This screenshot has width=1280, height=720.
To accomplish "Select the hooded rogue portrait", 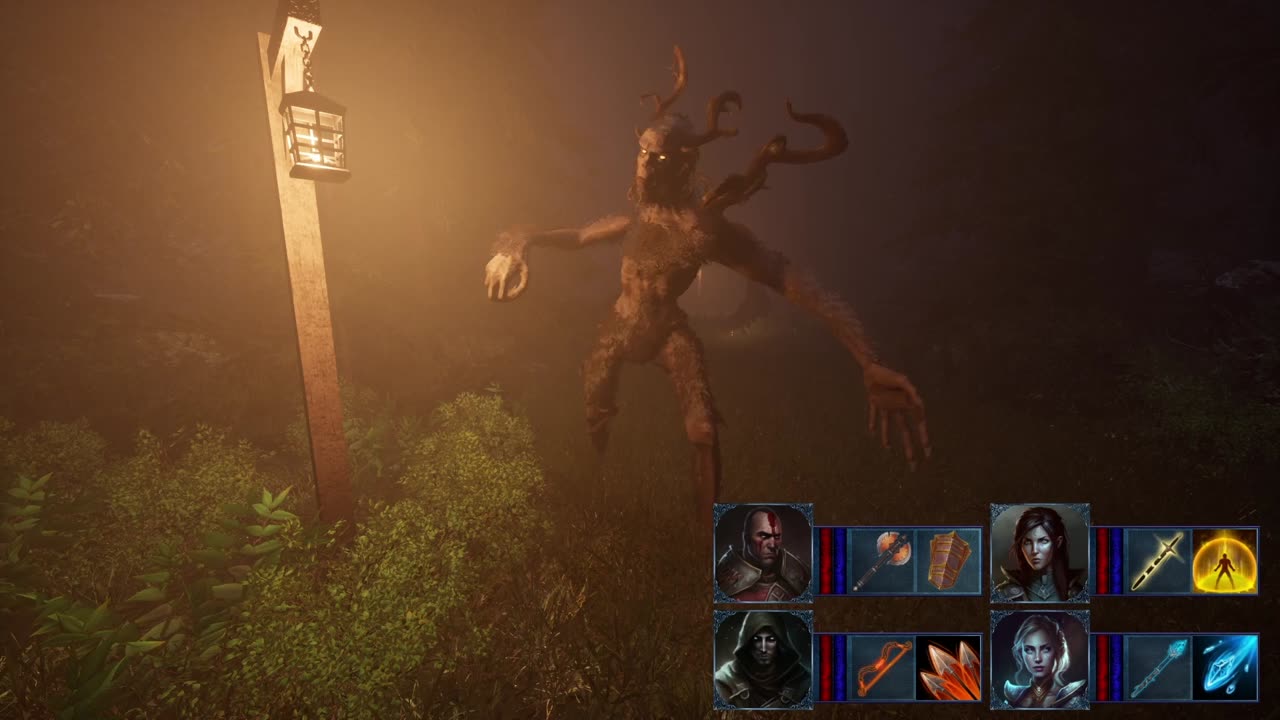I will point(763,660).
